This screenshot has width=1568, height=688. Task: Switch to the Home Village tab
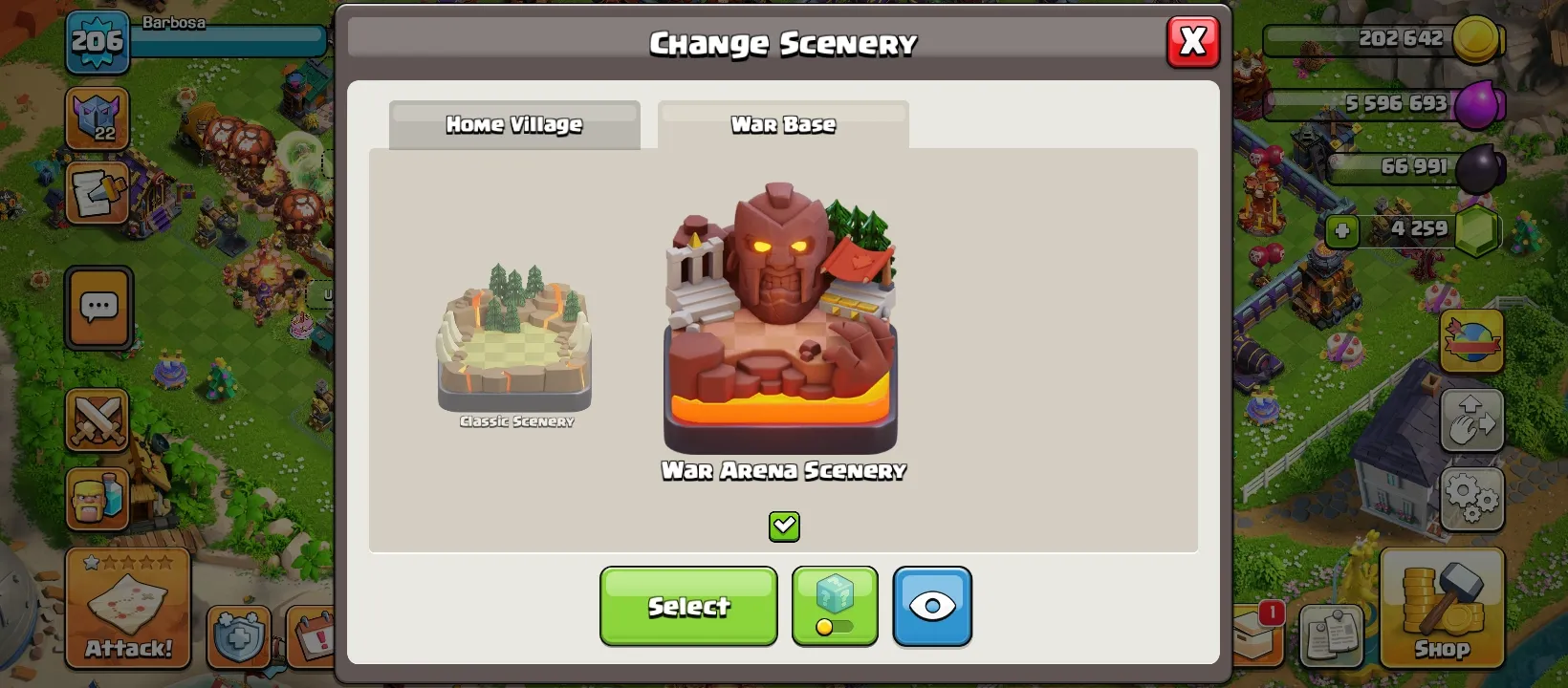pyautogui.click(x=513, y=124)
